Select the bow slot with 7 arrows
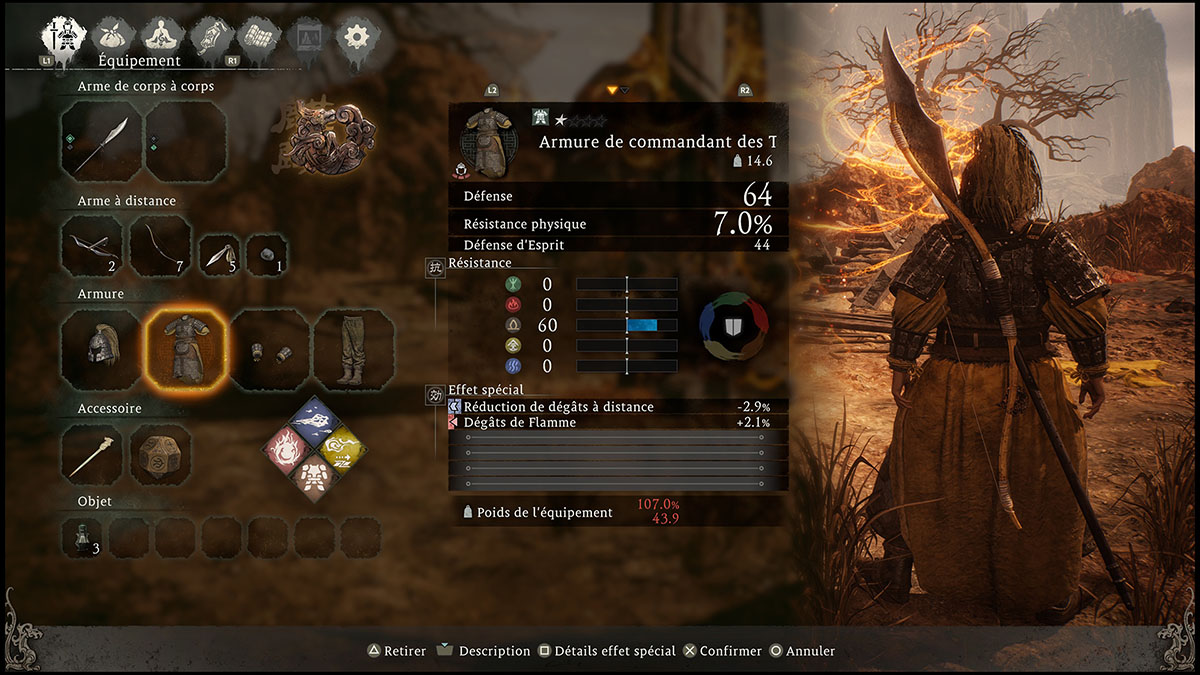 click(x=160, y=246)
